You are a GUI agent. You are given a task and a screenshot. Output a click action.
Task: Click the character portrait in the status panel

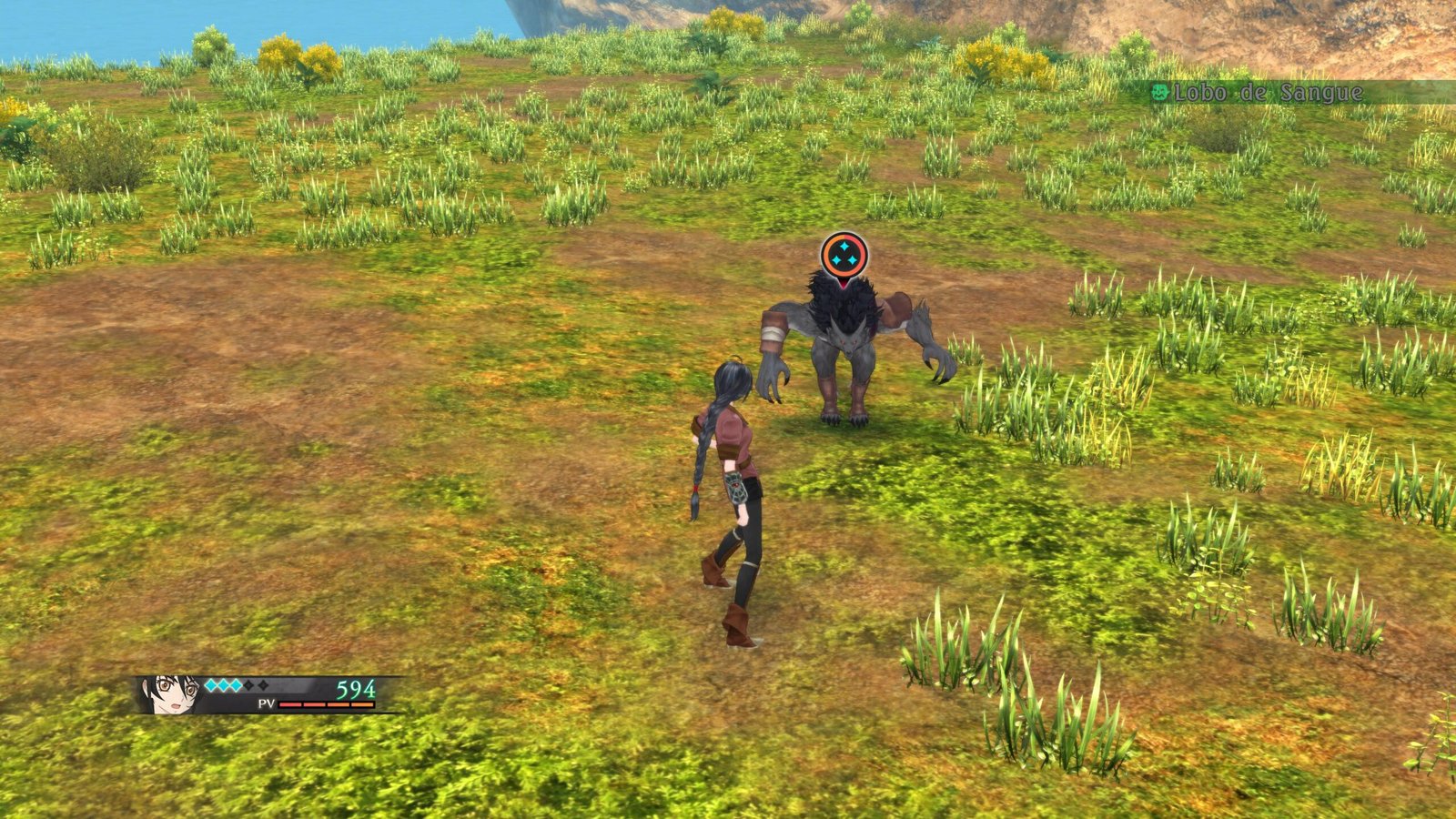pyautogui.click(x=171, y=693)
